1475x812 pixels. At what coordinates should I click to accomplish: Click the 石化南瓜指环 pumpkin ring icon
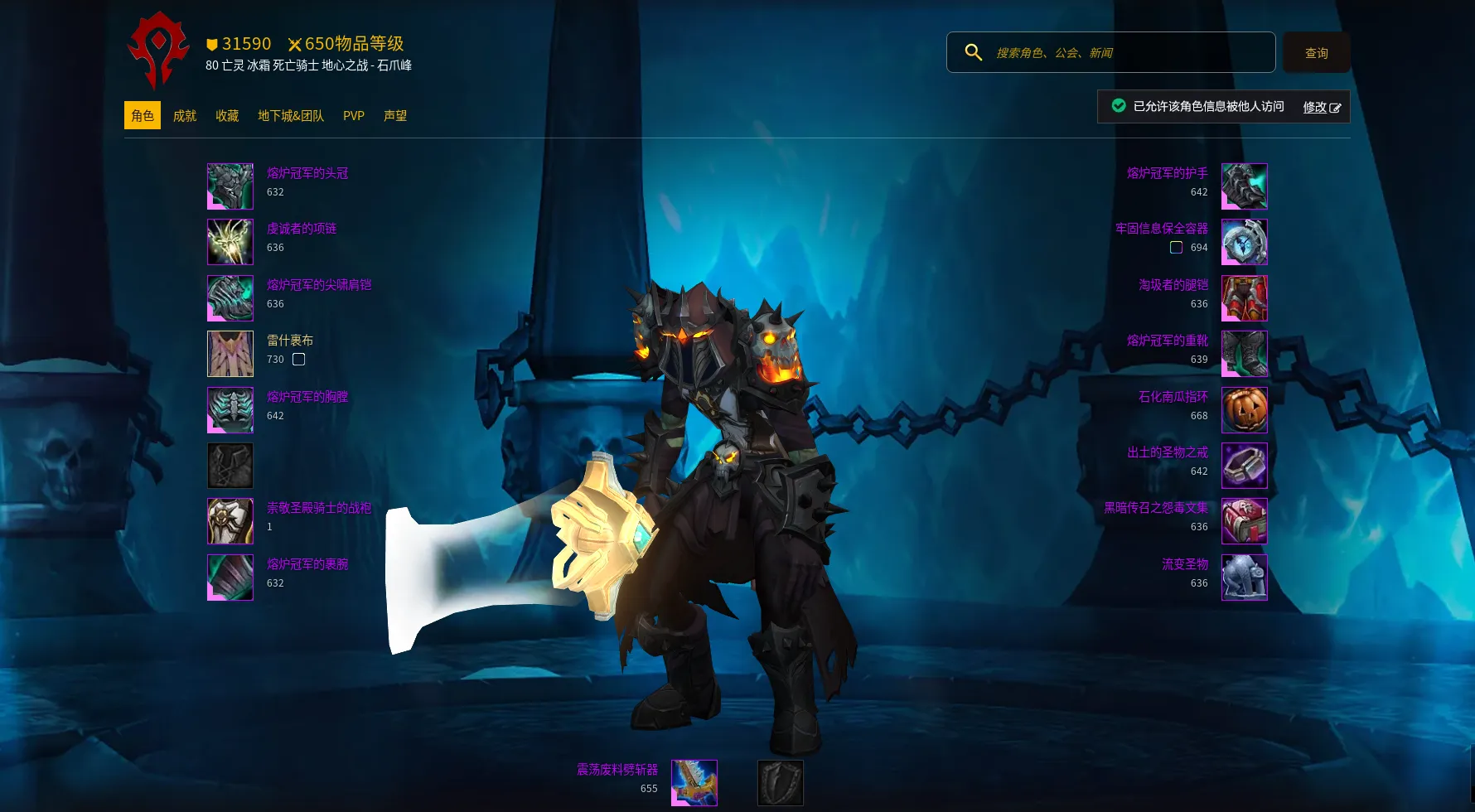tap(1244, 409)
